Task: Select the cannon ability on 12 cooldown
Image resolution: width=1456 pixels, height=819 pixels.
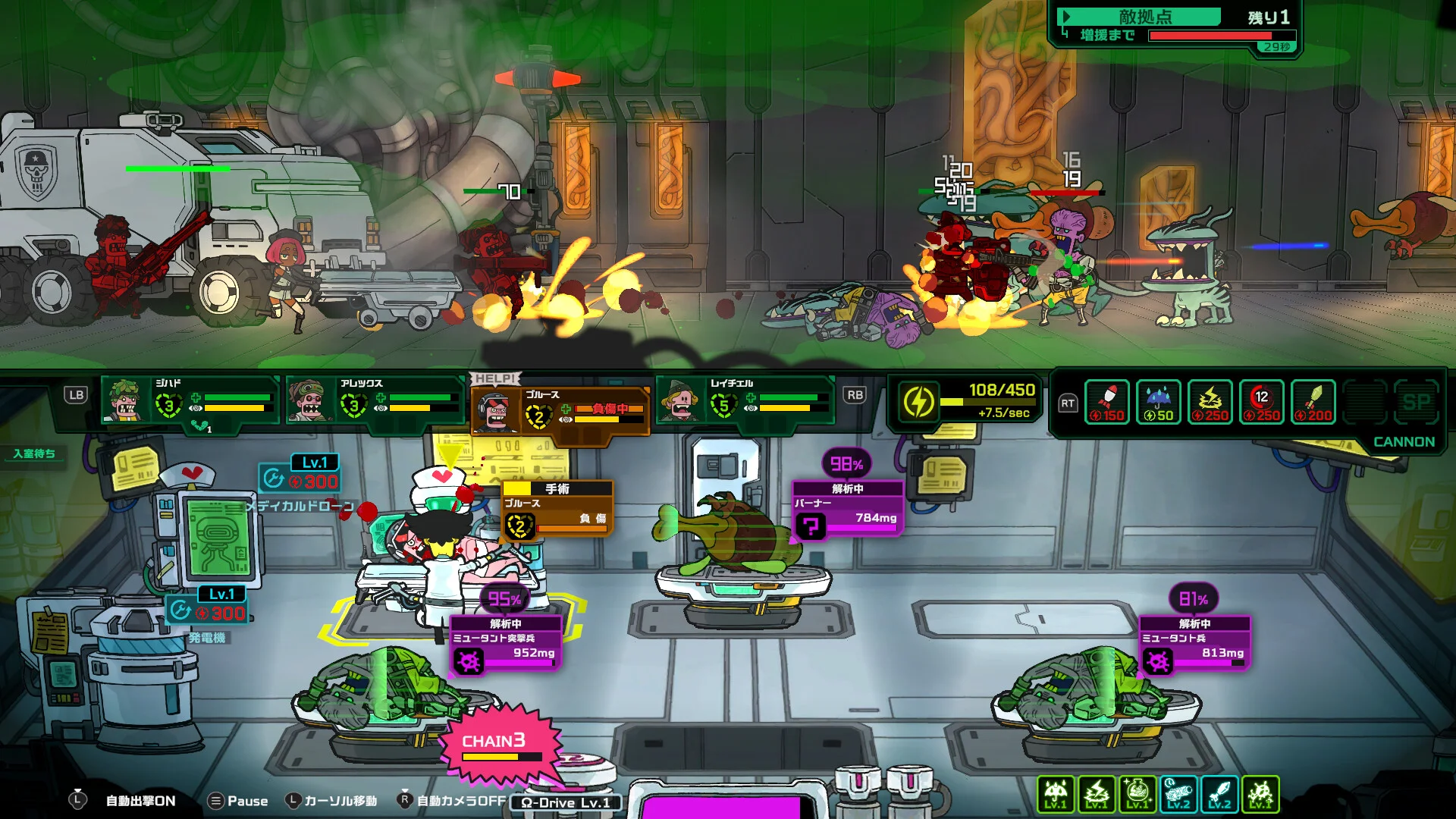Action: pyautogui.click(x=1262, y=402)
